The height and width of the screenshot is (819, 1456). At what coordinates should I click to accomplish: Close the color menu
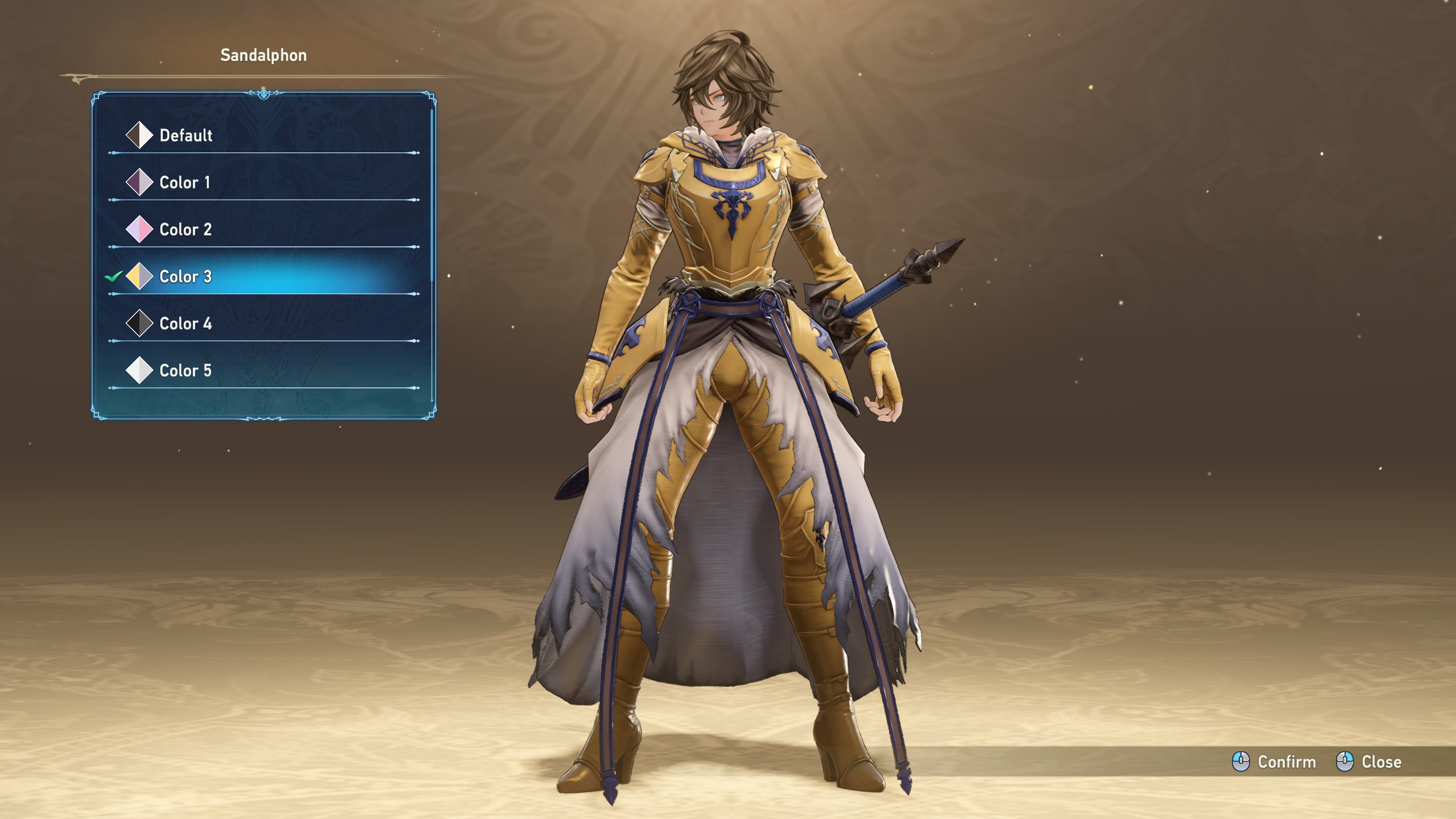1369,762
